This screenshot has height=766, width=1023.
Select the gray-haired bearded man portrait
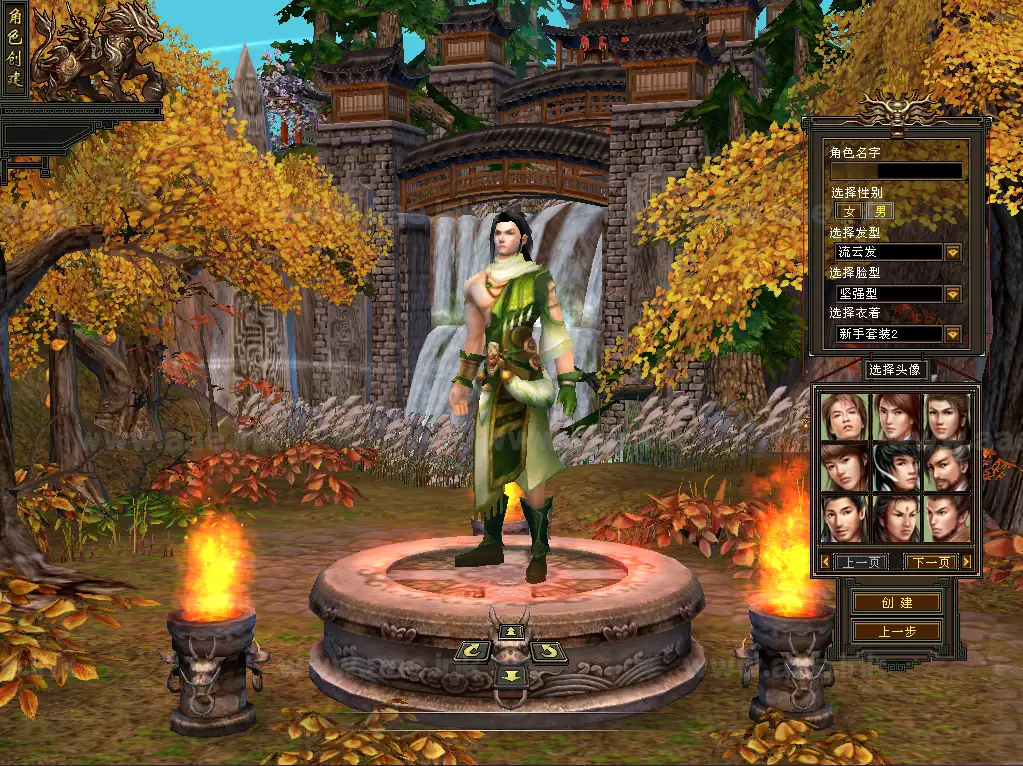coord(947,467)
